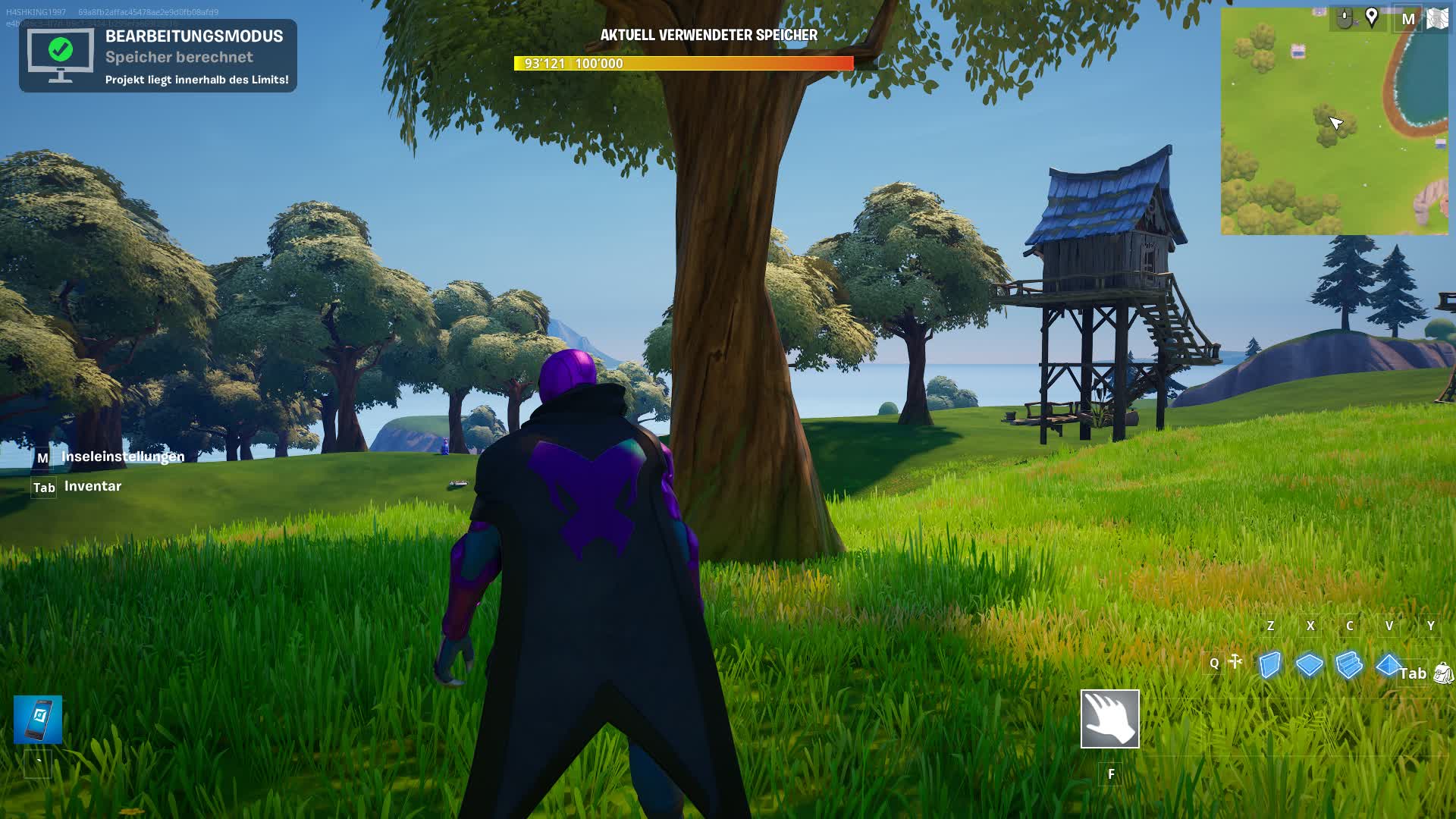Click the mouse control icon above minimap
Image resolution: width=1456 pixels, height=819 pixels.
pos(1345,17)
